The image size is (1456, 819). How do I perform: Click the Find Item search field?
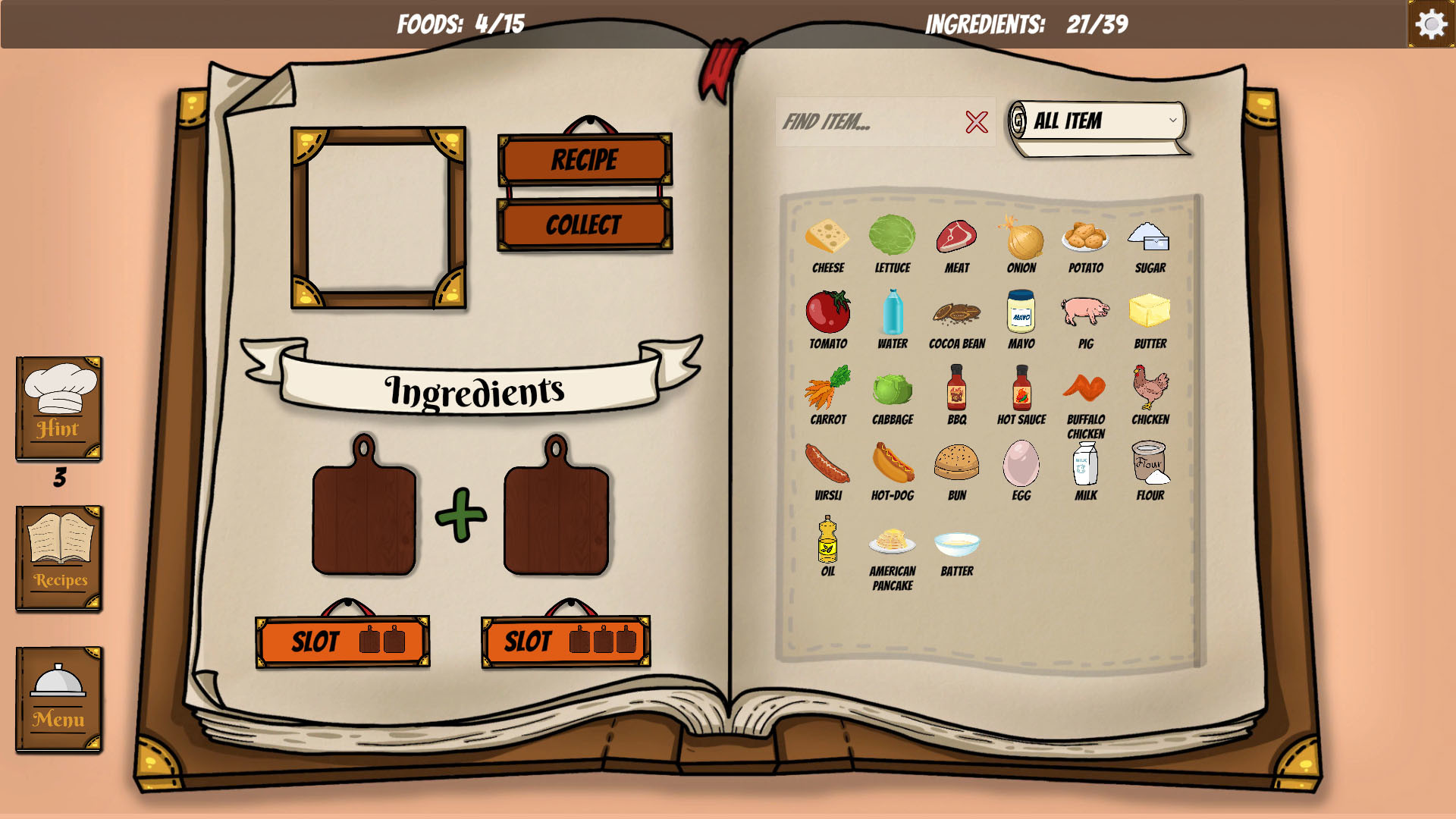[x=868, y=121]
